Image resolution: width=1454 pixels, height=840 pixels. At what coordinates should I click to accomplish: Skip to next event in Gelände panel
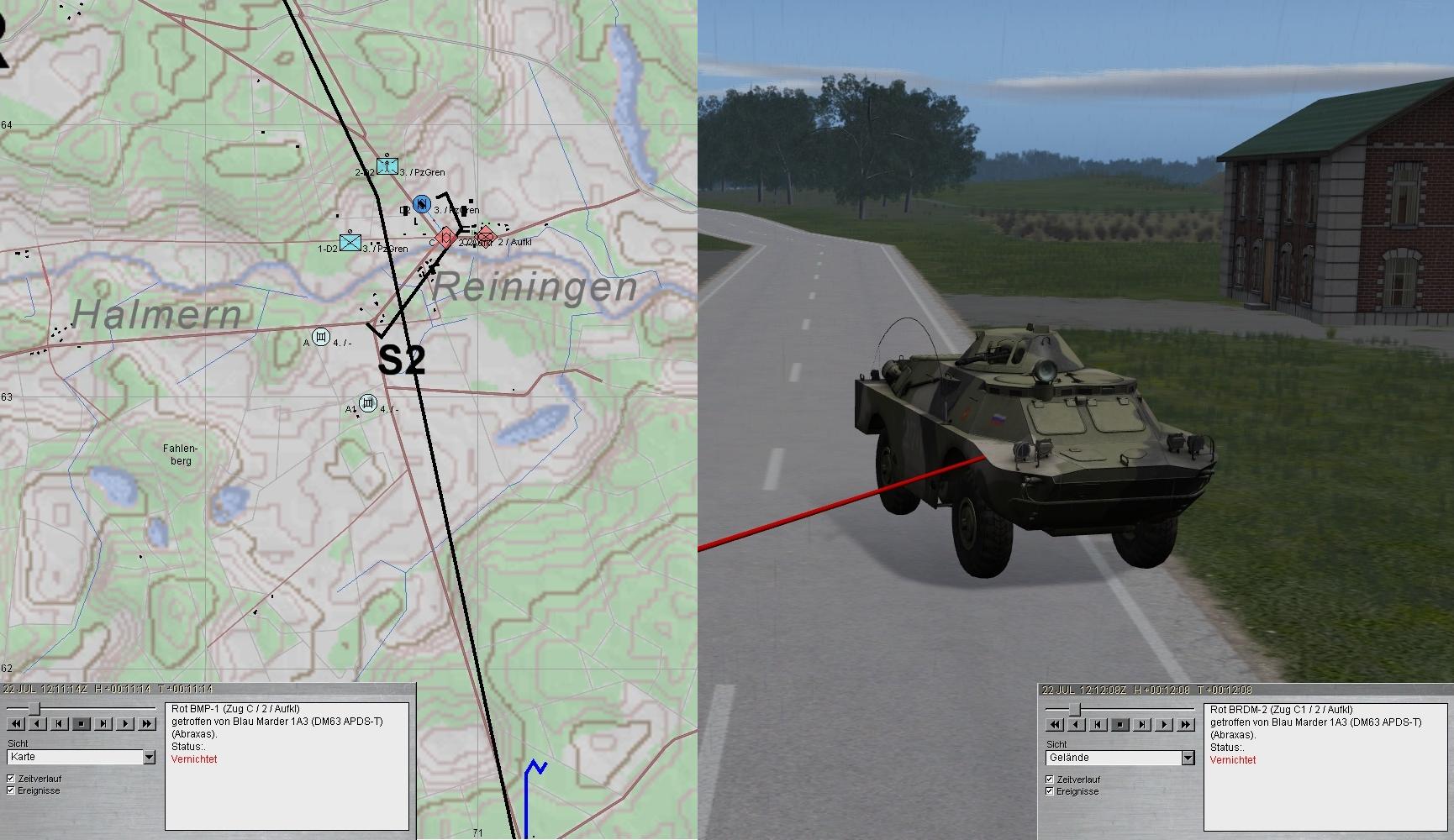1142,724
